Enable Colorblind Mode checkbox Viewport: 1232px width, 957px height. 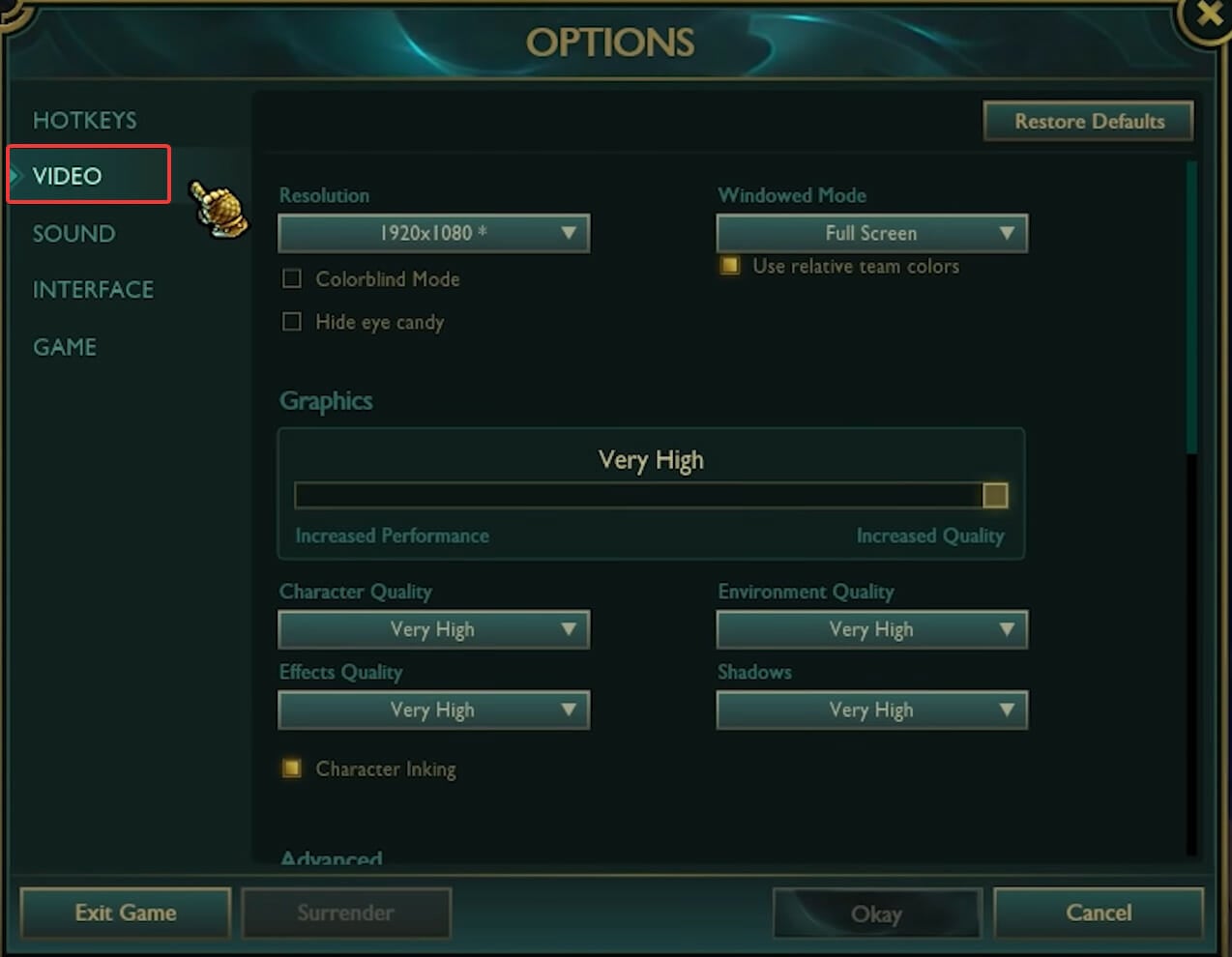pos(291,279)
